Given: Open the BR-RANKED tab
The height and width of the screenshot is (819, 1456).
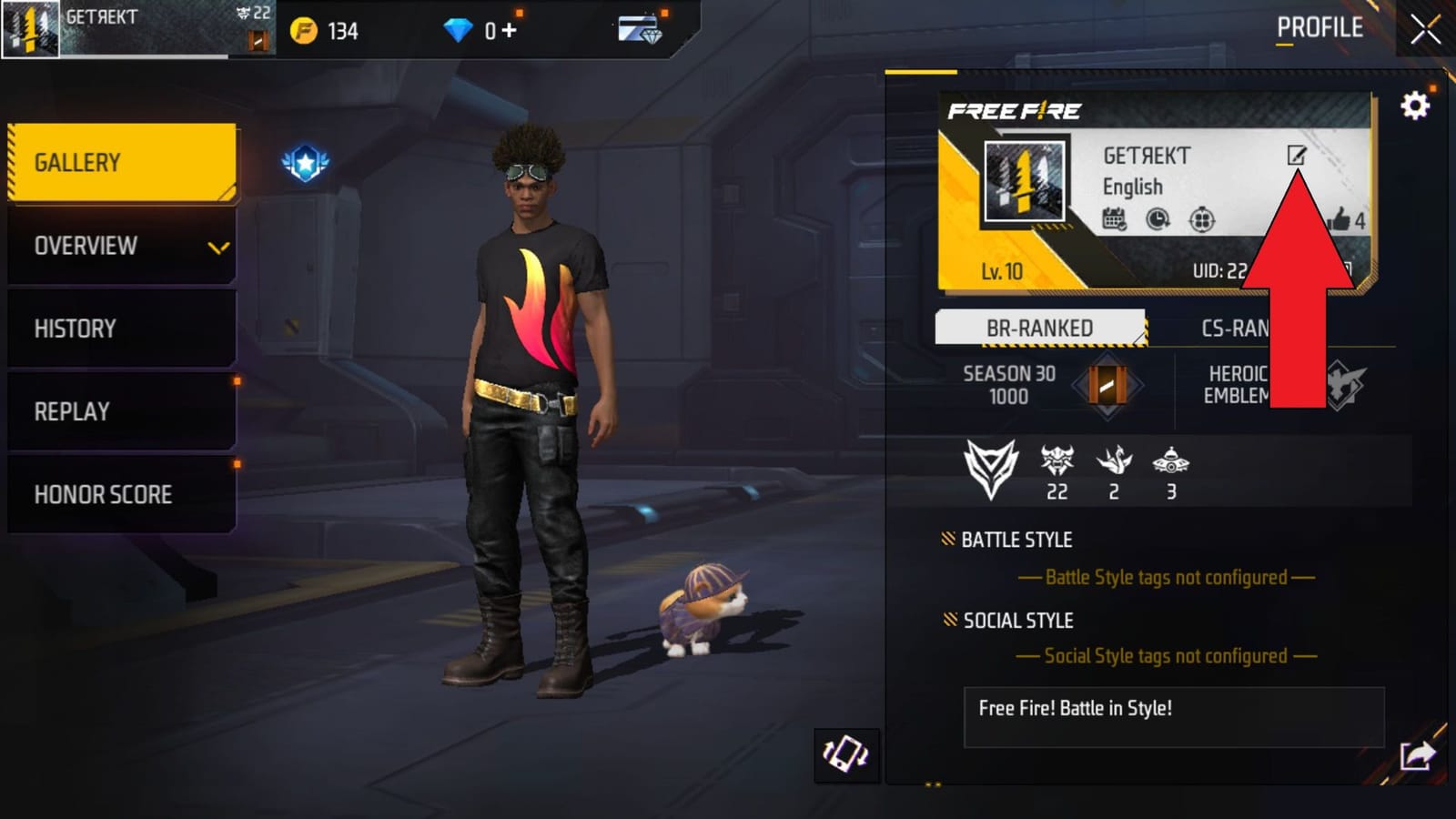Looking at the screenshot, I should point(1040,328).
